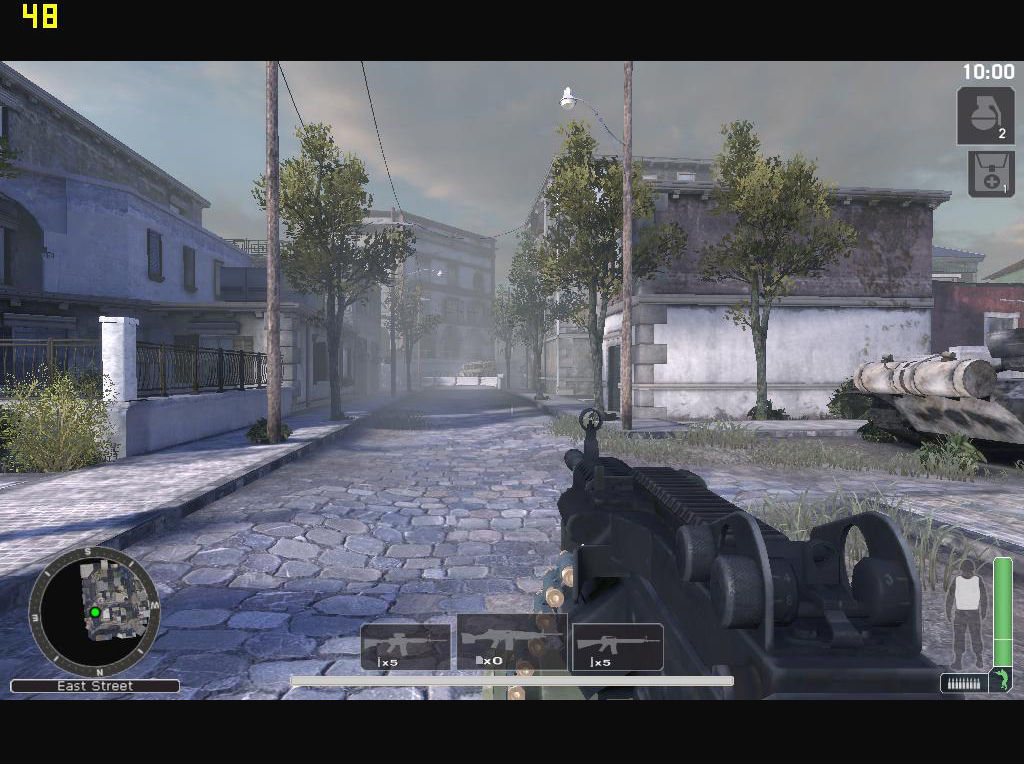The image size is (1024, 764).
Task: Select the frag grenade icon
Action: tap(985, 115)
